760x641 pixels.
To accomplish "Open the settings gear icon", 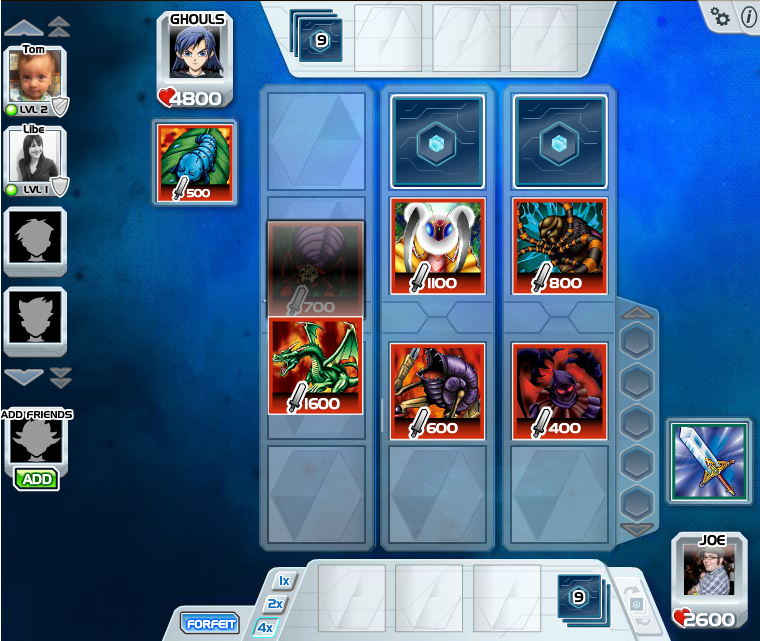I will (x=720, y=16).
